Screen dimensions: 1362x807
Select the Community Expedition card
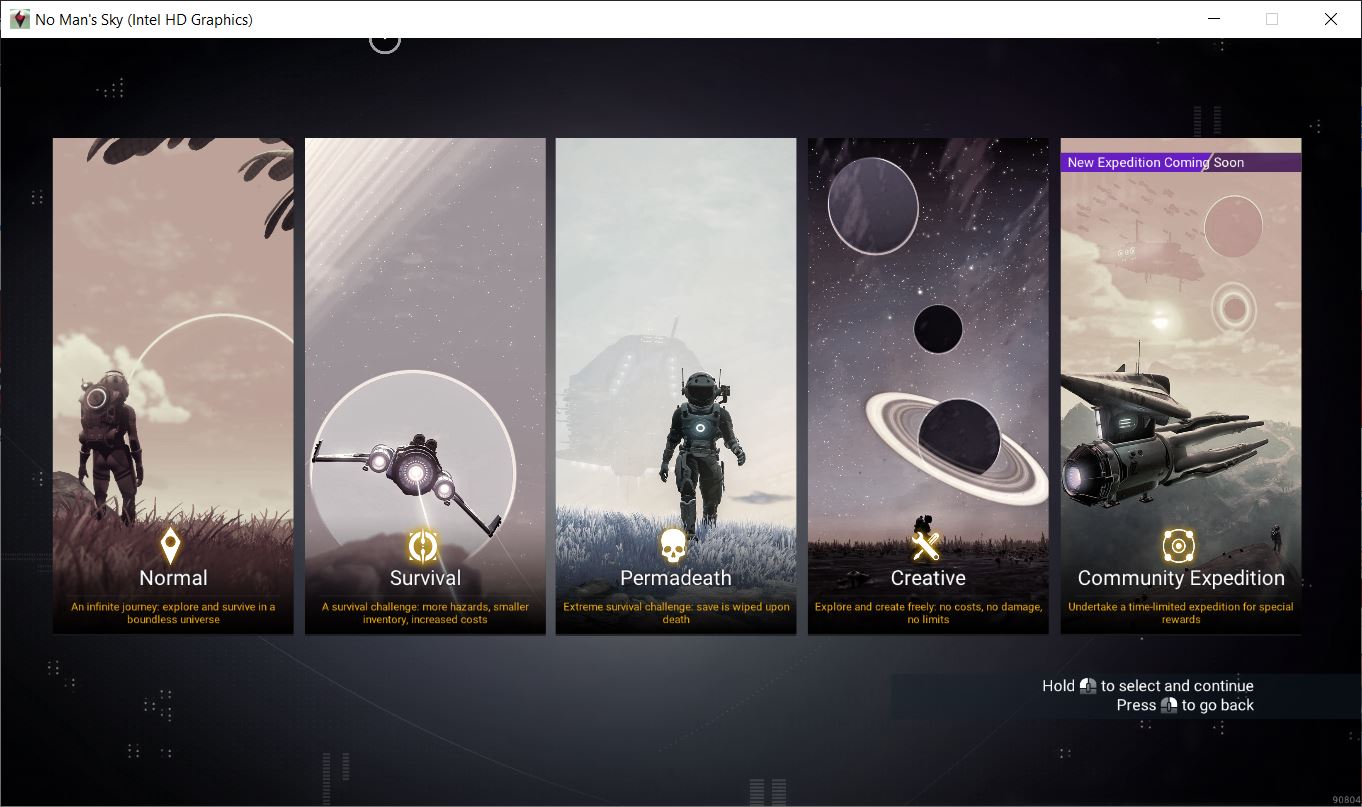tap(1180, 385)
